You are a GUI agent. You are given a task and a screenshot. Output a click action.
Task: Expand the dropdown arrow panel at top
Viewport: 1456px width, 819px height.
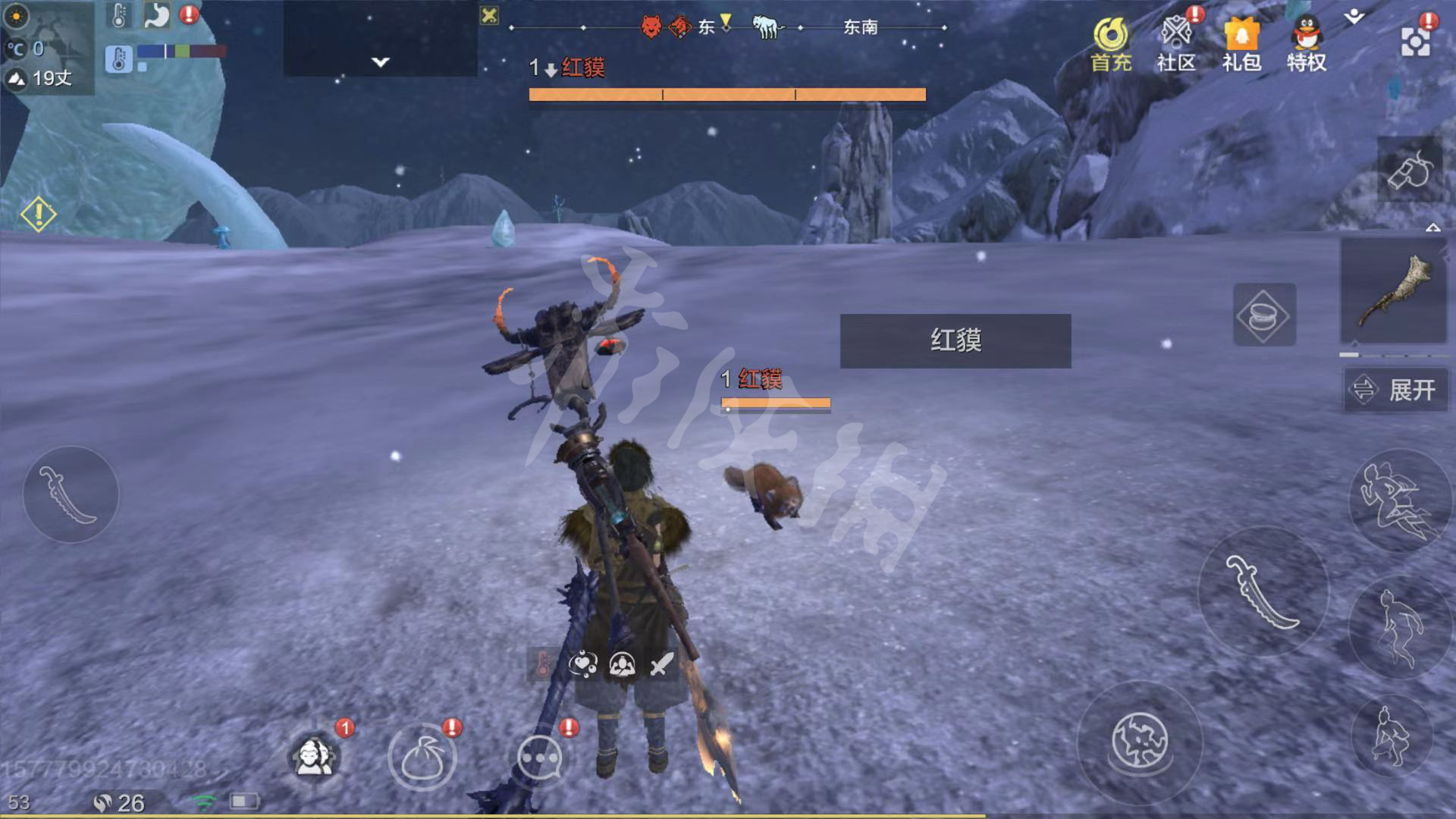[380, 61]
